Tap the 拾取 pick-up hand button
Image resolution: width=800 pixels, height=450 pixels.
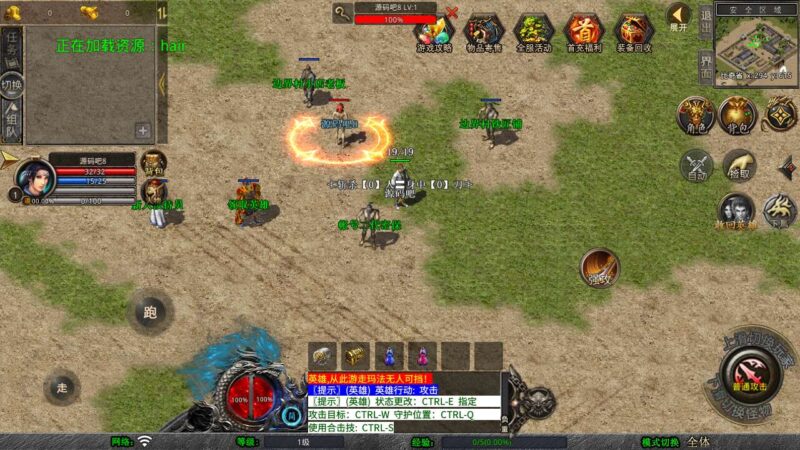739,164
